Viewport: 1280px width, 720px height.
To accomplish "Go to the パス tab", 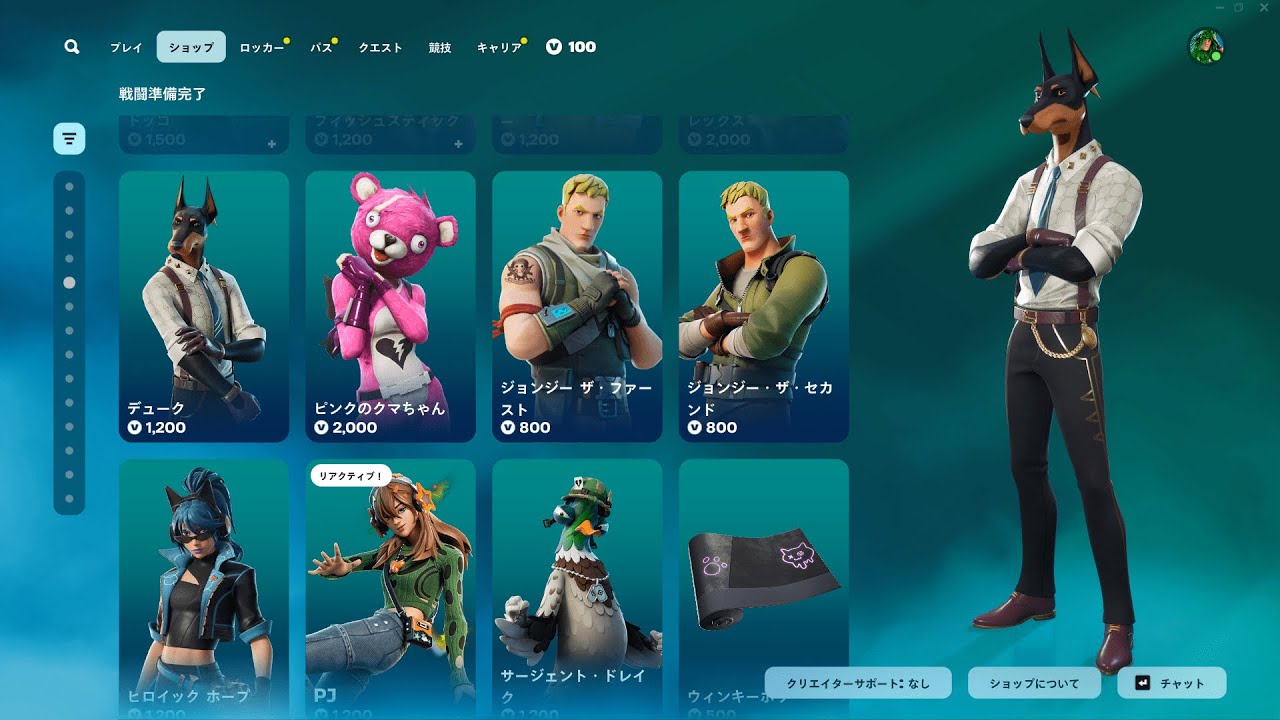I will click(x=321, y=47).
